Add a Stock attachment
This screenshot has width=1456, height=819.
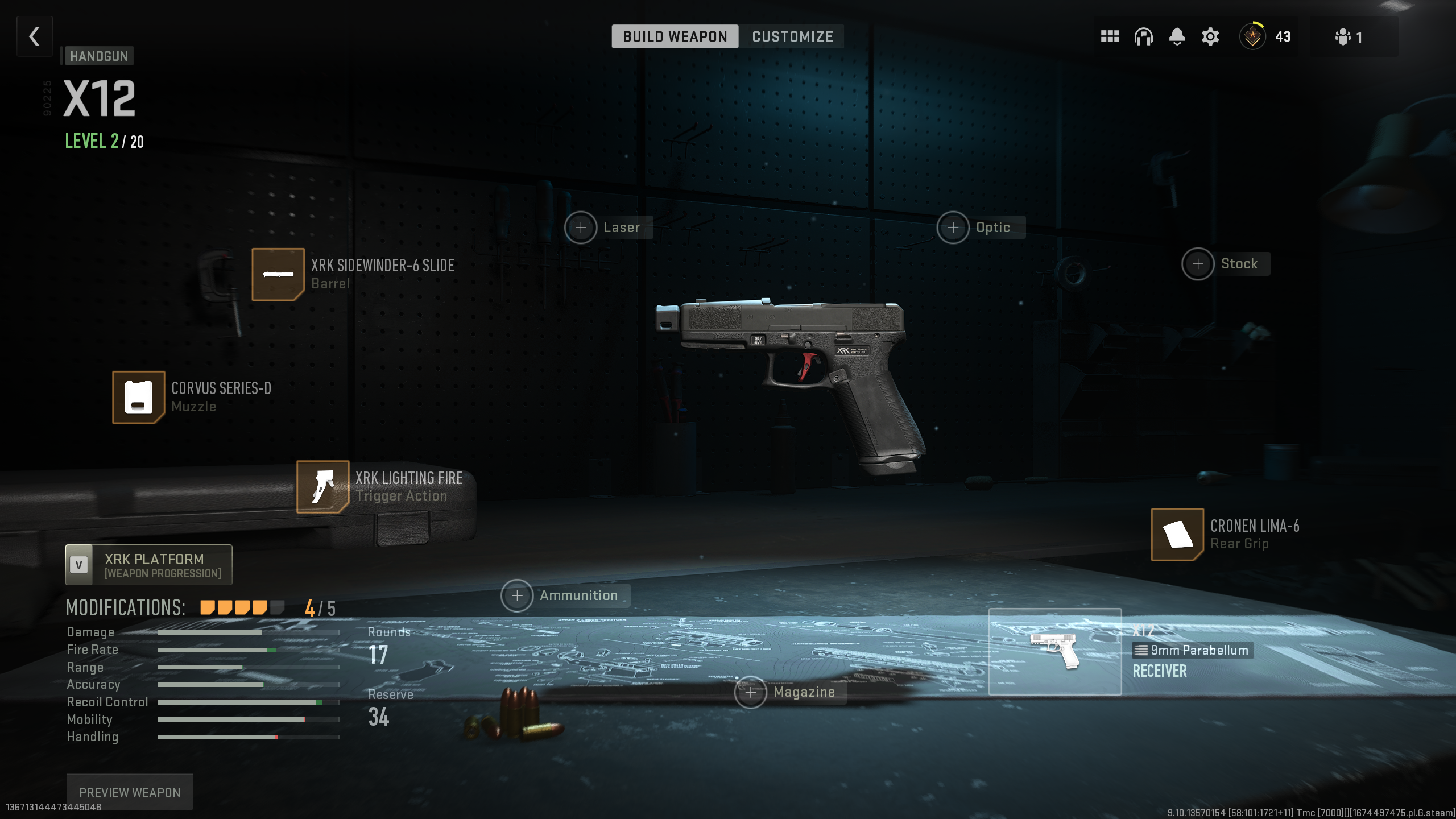point(1198,264)
